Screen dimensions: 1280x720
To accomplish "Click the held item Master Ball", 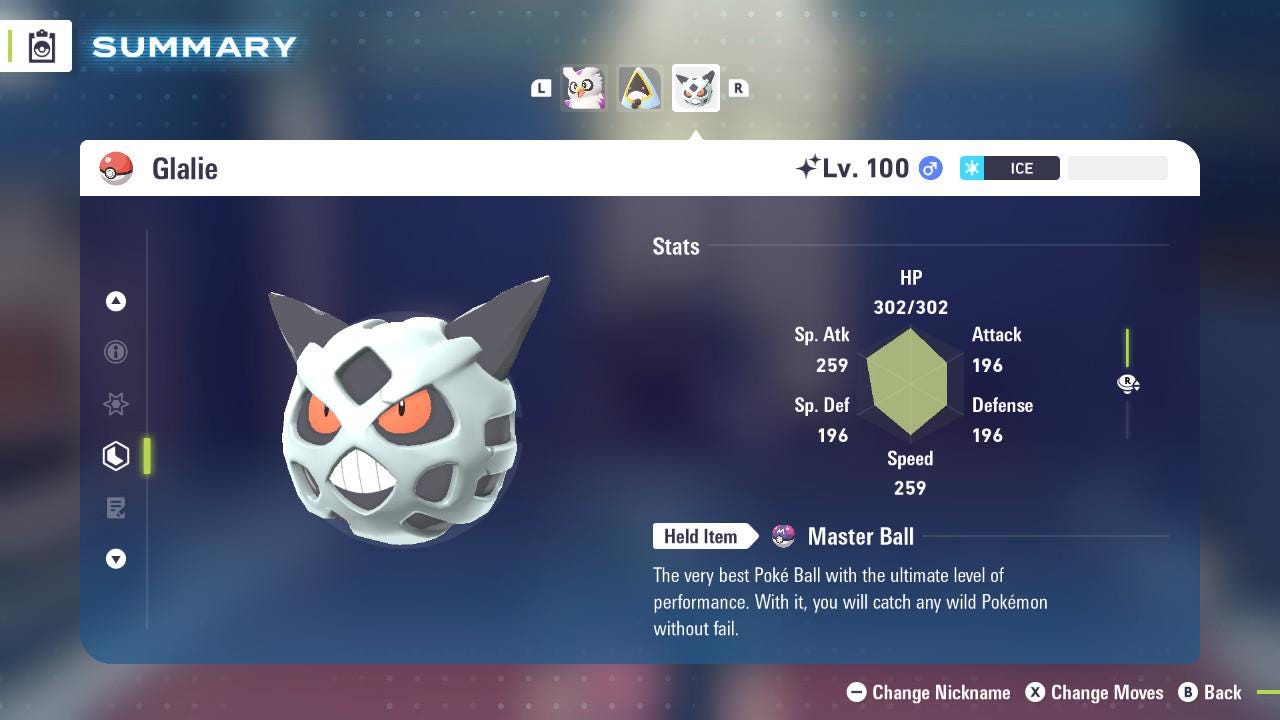I will tap(860, 537).
